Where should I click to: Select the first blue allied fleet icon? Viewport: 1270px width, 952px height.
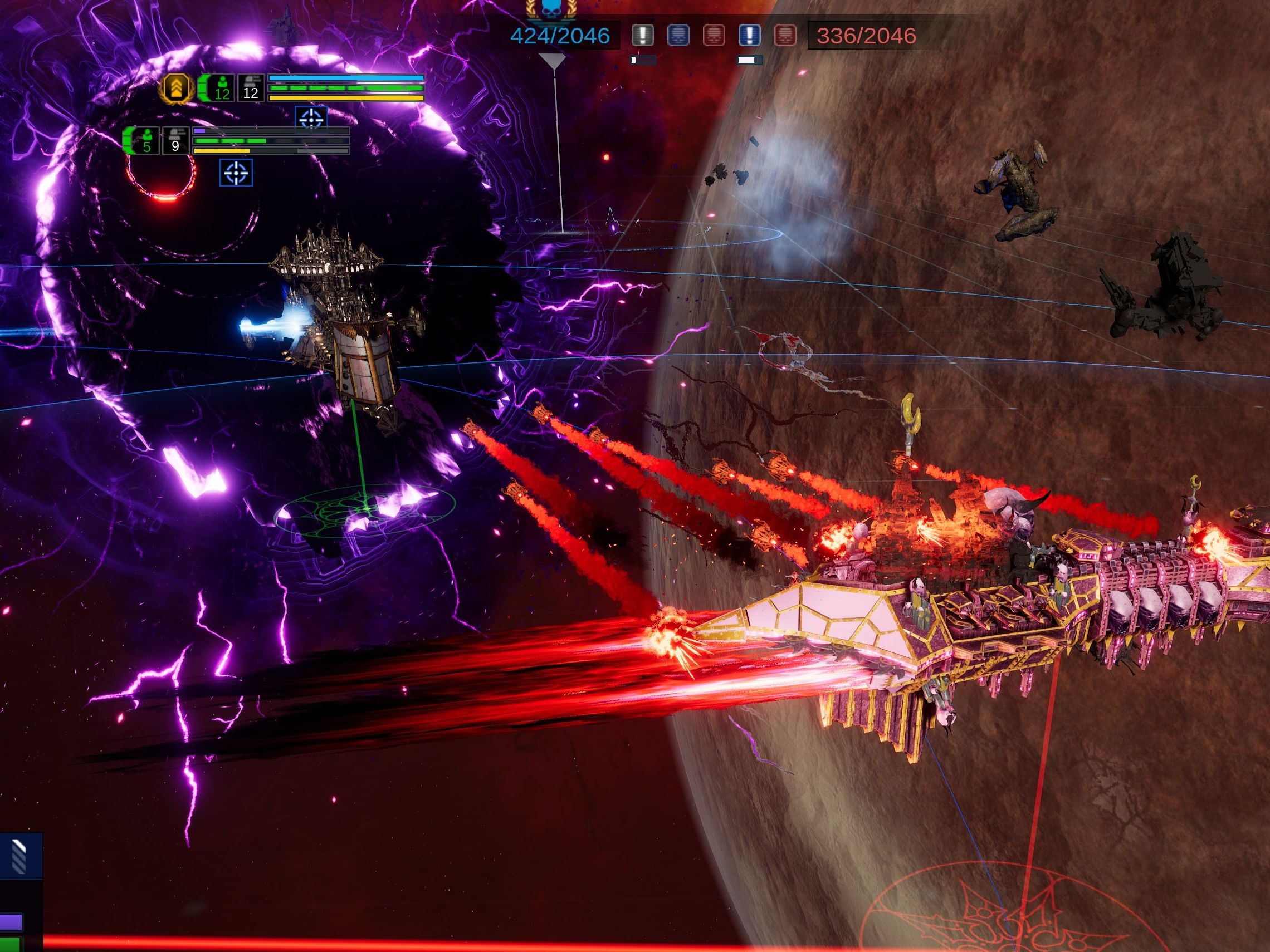pos(677,36)
